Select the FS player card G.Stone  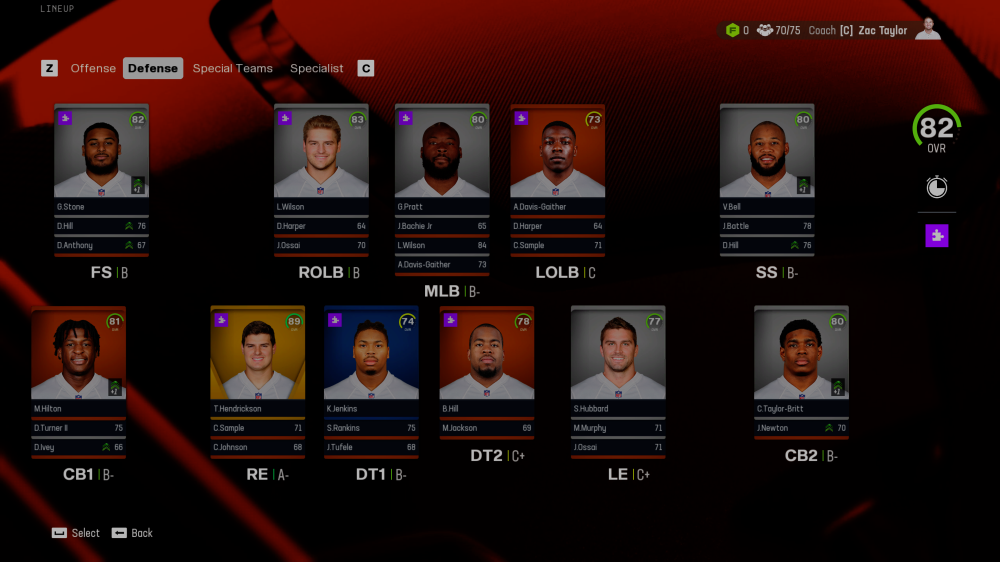click(101, 155)
